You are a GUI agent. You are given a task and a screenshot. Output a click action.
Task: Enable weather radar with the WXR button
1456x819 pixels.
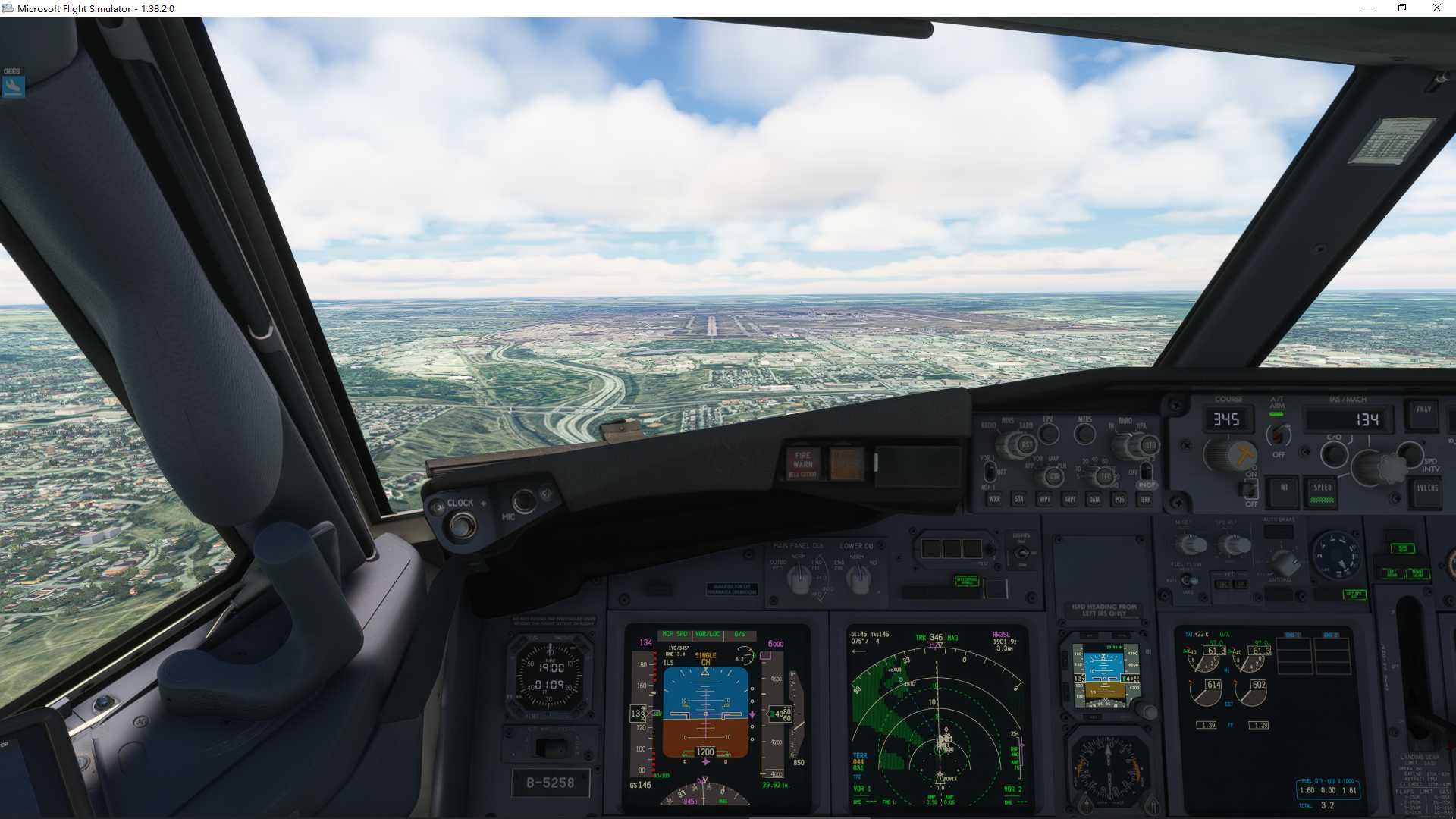(995, 499)
